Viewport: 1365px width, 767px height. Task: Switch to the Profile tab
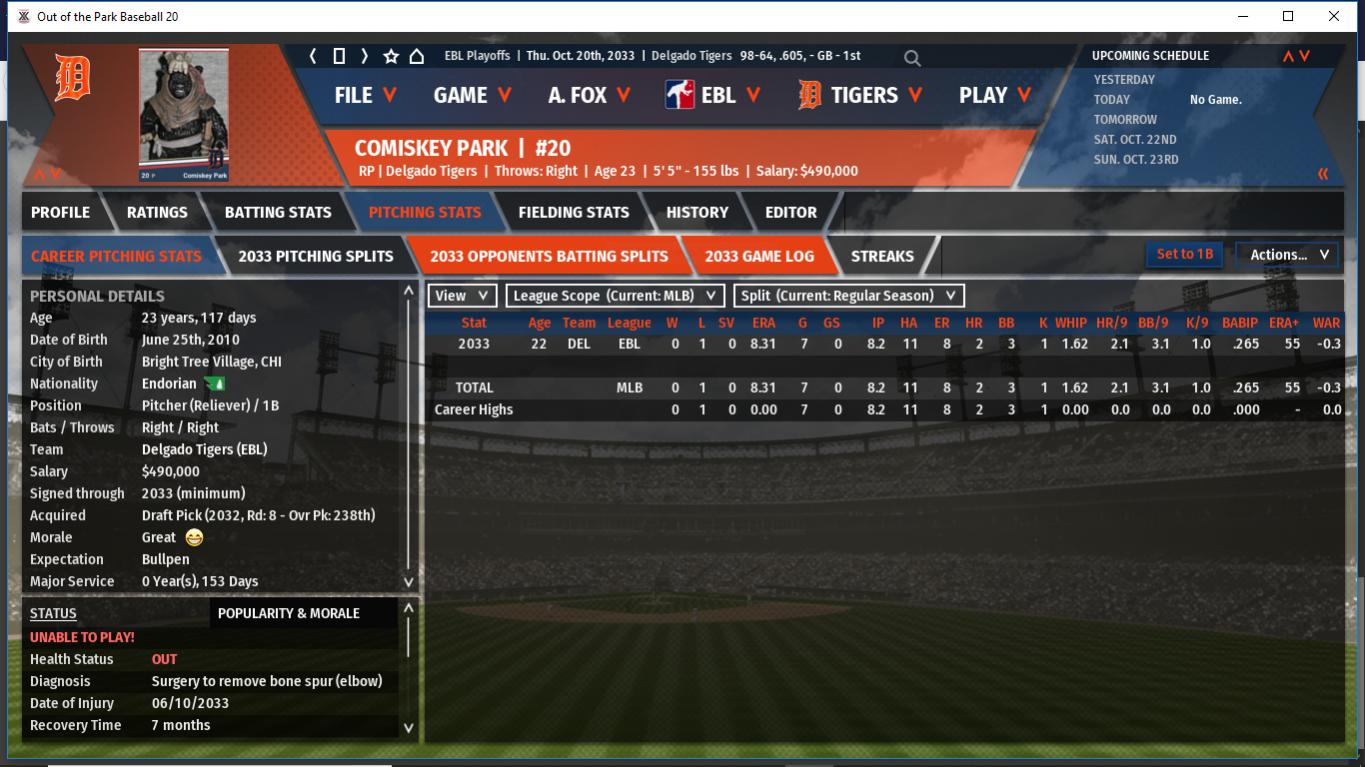[x=60, y=212]
